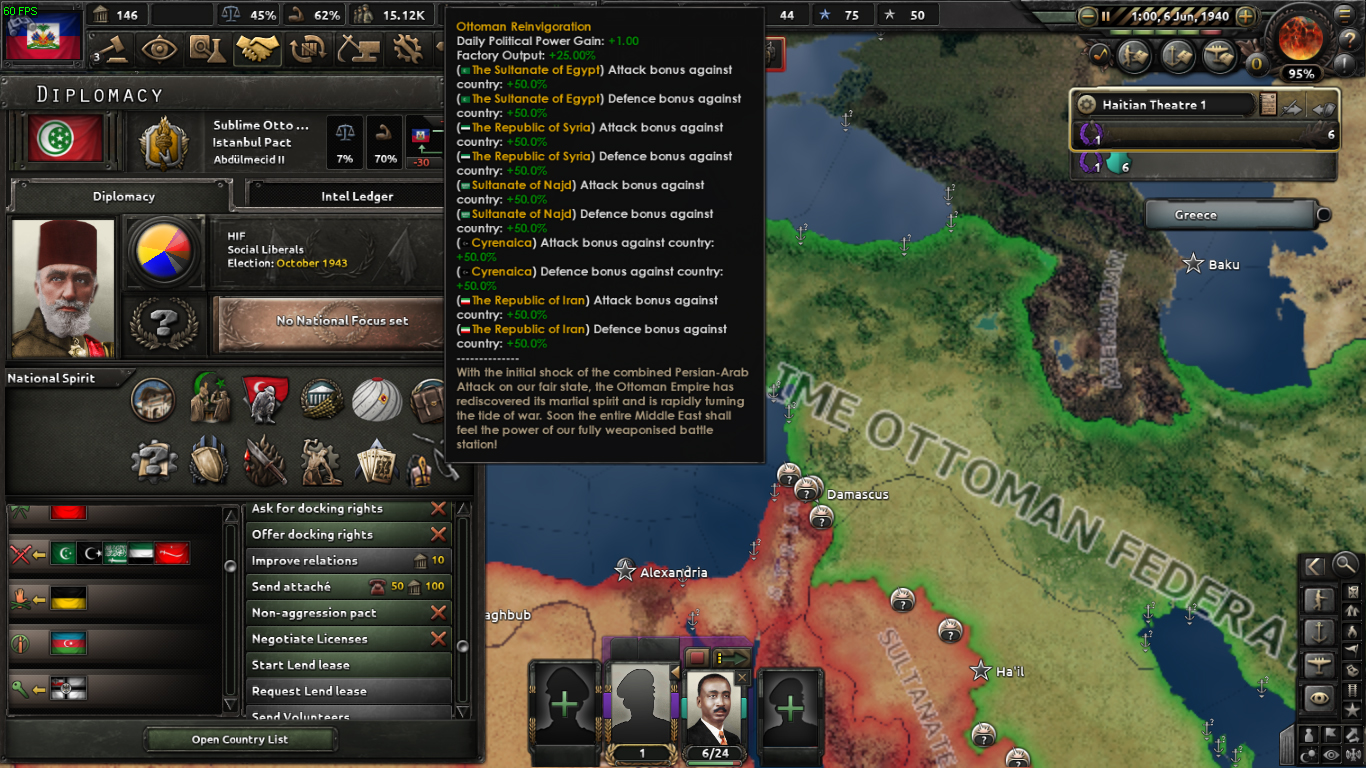Open the Production gears icon
The height and width of the screenshot is (768, 1366).
[x=408, y=50]
